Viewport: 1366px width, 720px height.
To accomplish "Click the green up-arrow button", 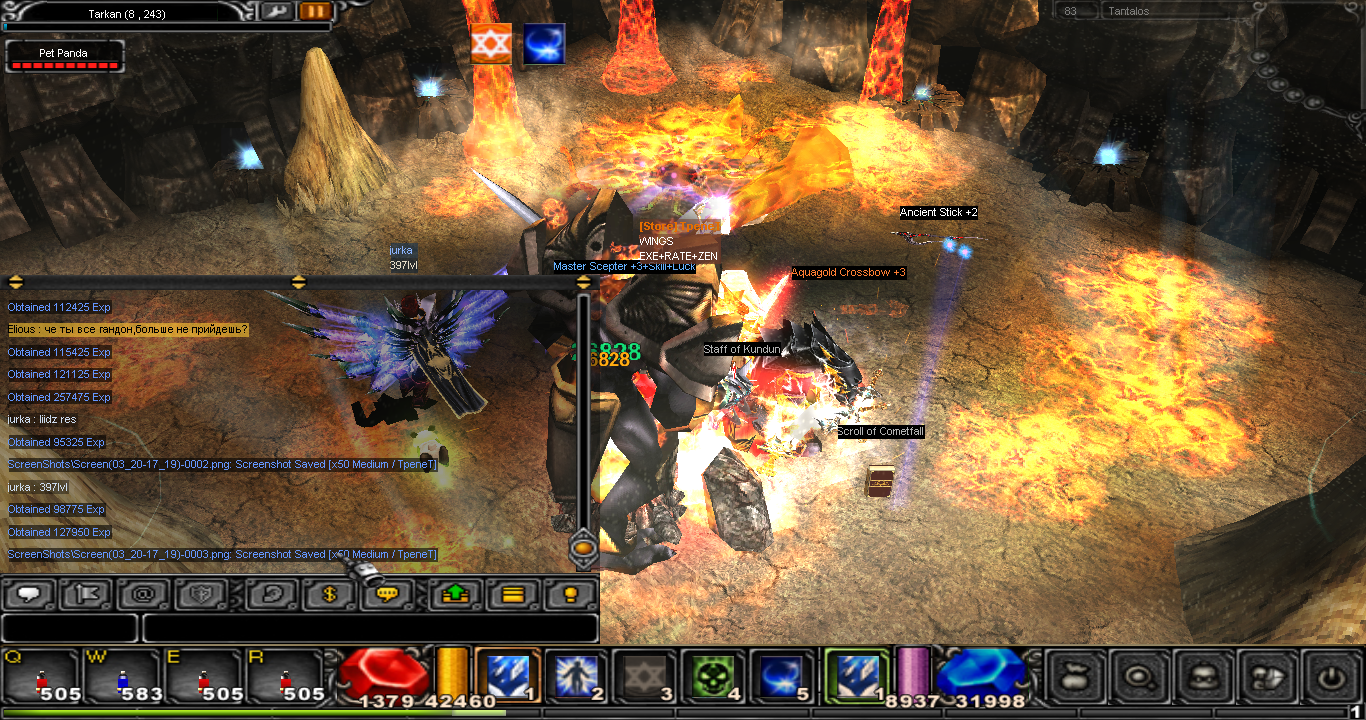I will pyautogui.click(x=455, y=594).
